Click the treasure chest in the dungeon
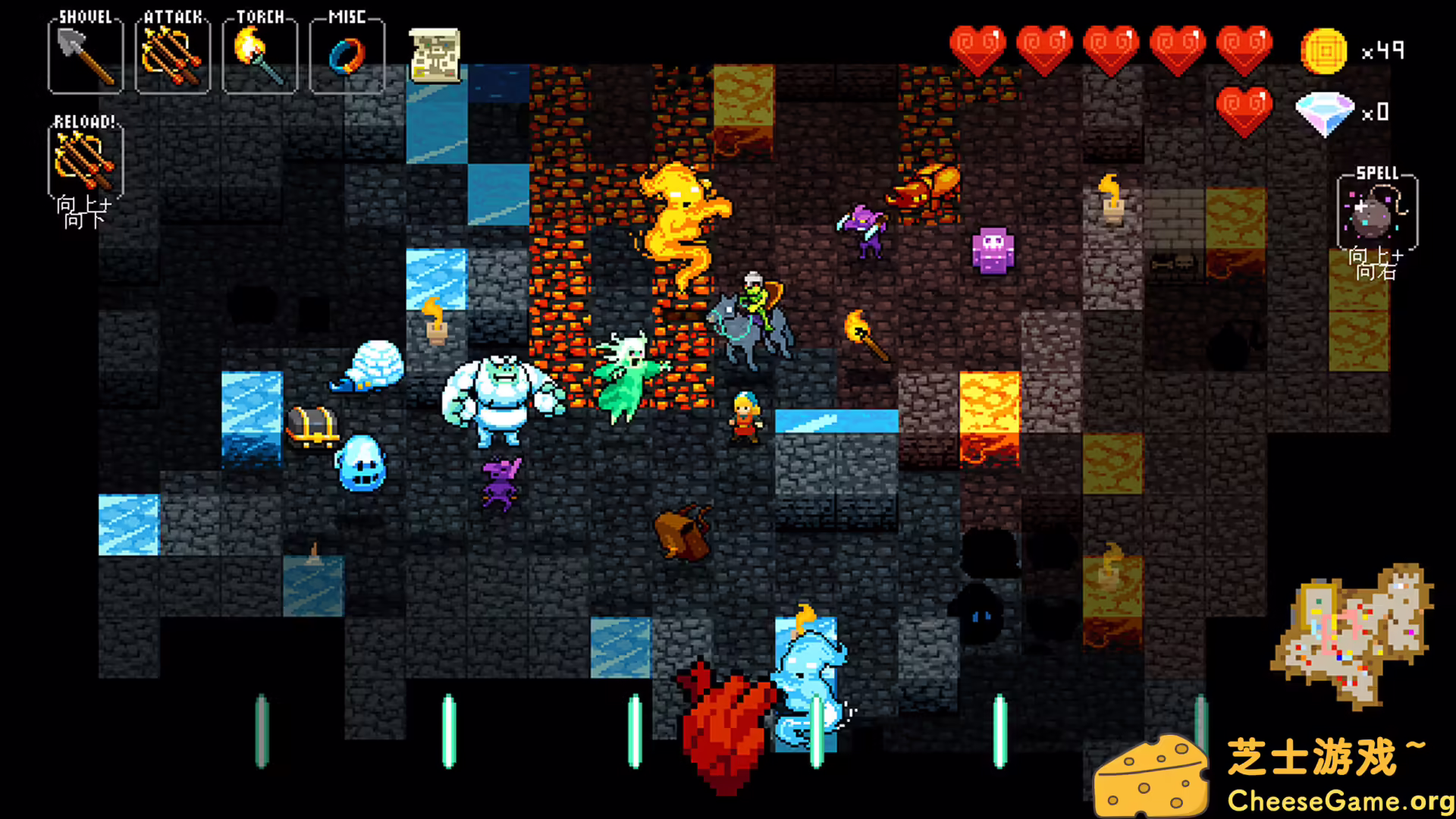1456x819 pixels. pyautogui.click(x=312, y=426)
